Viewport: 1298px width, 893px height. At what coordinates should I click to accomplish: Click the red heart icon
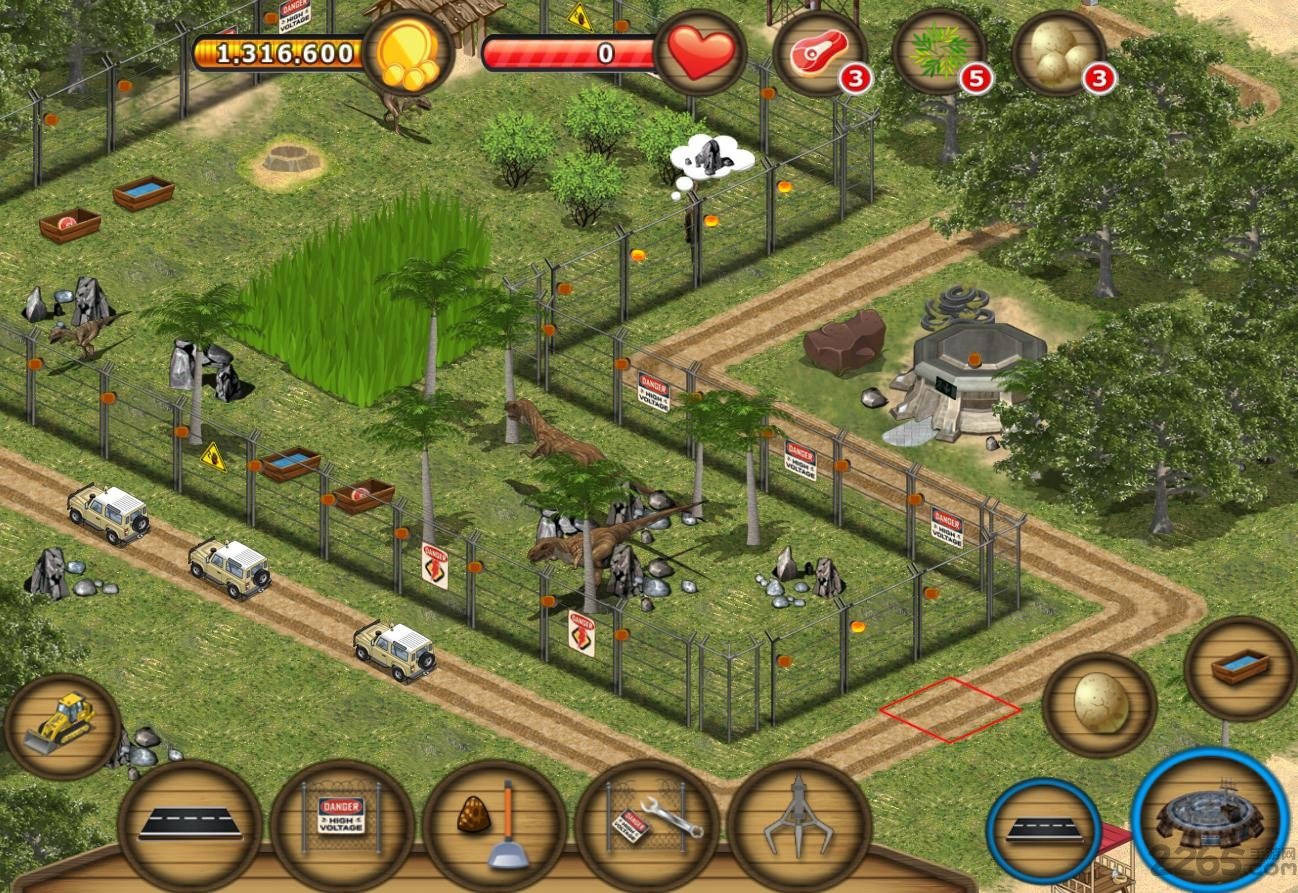tap(701, 53)
